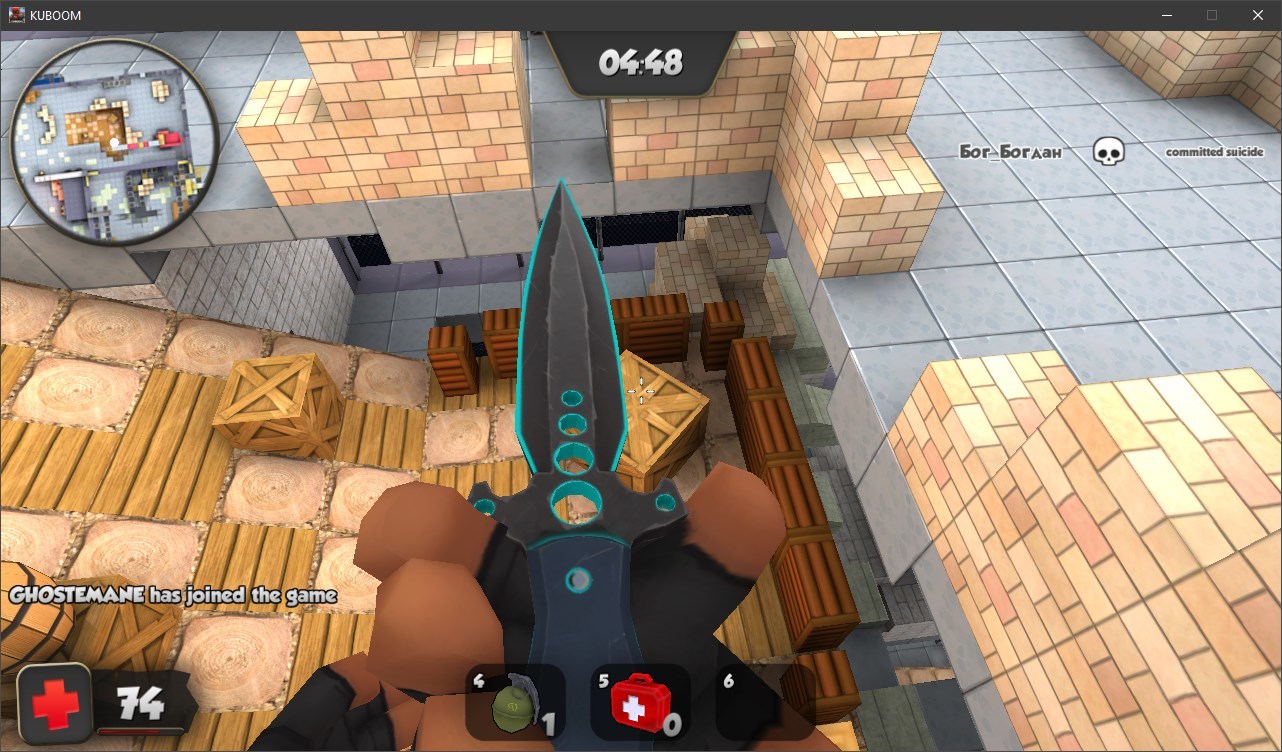Viewport: 1282px width, 752px height.
Task: Use the medkit hotbar slot
Action: (640, 702)
